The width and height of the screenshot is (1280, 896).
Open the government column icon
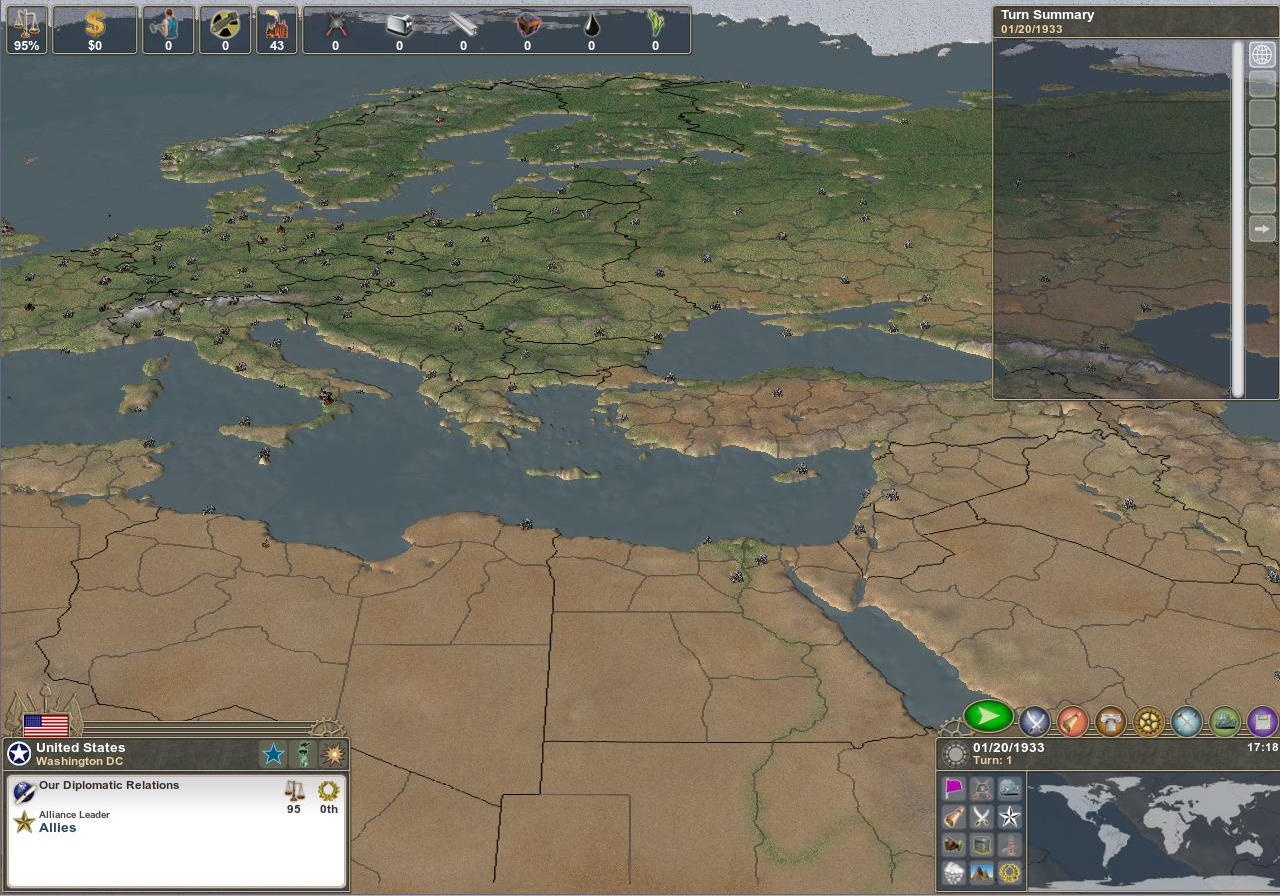(1110, 720)
